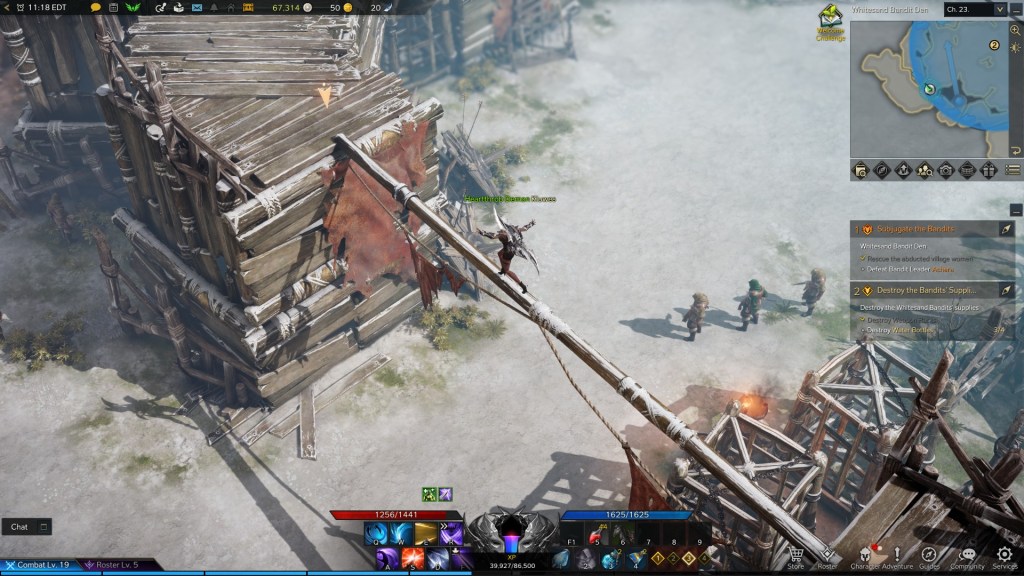This screenshot has width=1024, height=576.
Task: Open the Chat panel
Action: tap(26, 526)
